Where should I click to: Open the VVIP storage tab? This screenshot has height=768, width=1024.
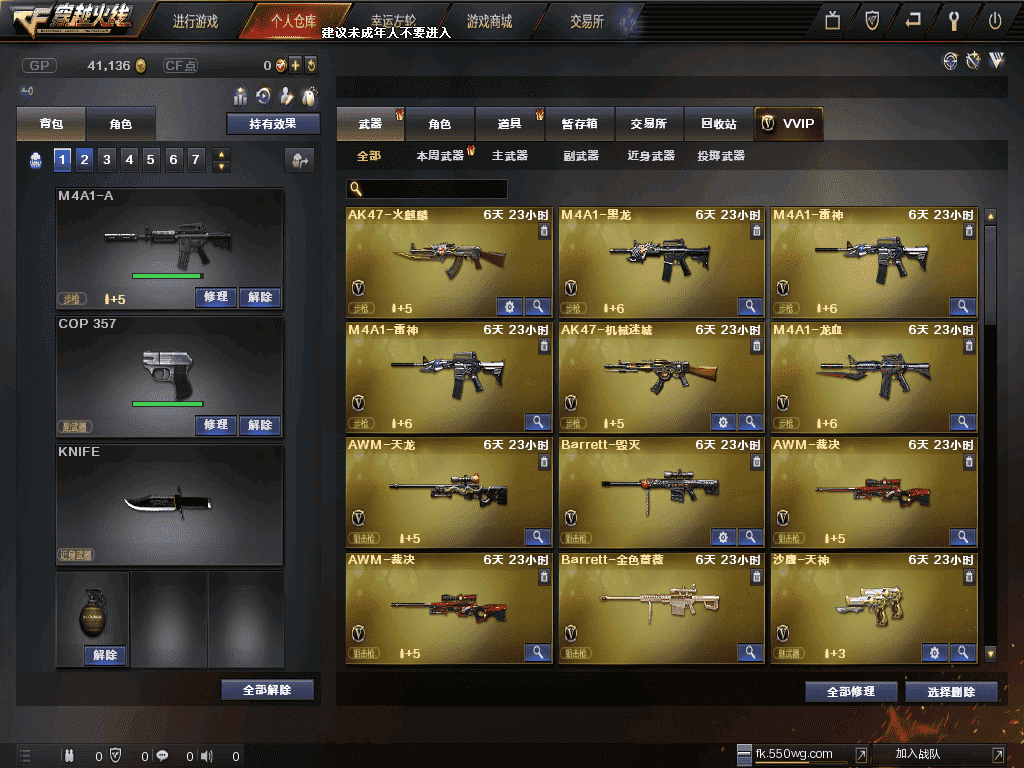(788, 124)
